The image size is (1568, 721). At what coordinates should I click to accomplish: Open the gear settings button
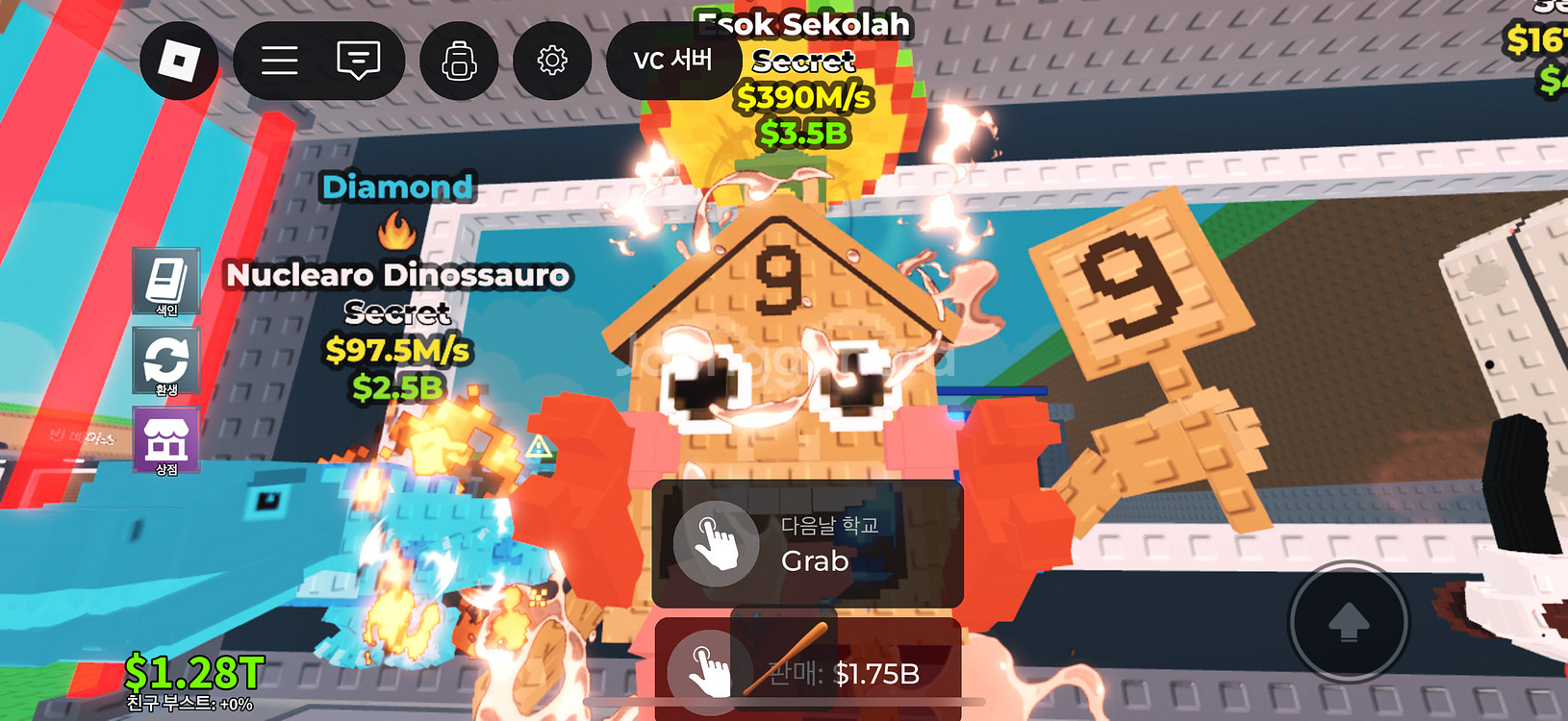(552, 61)
